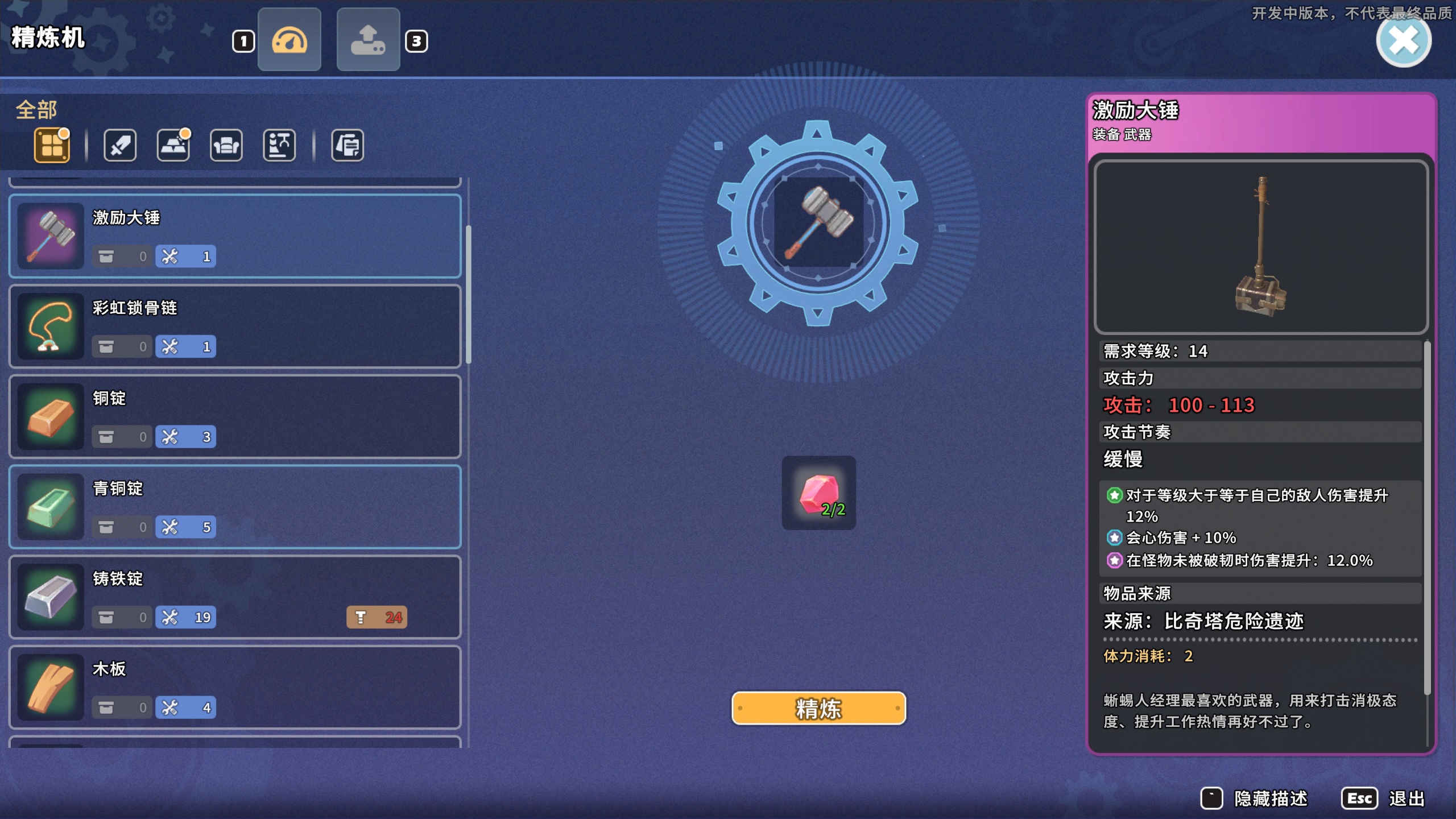Filter list by sofa furniture category
Screen dimensions: 1456x819
click(226, 146)
